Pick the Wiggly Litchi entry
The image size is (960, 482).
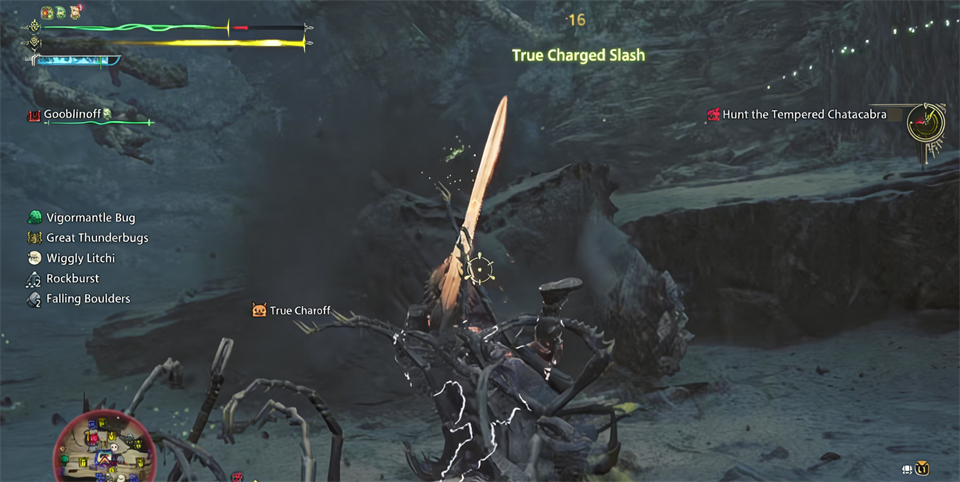pos(80,258)
